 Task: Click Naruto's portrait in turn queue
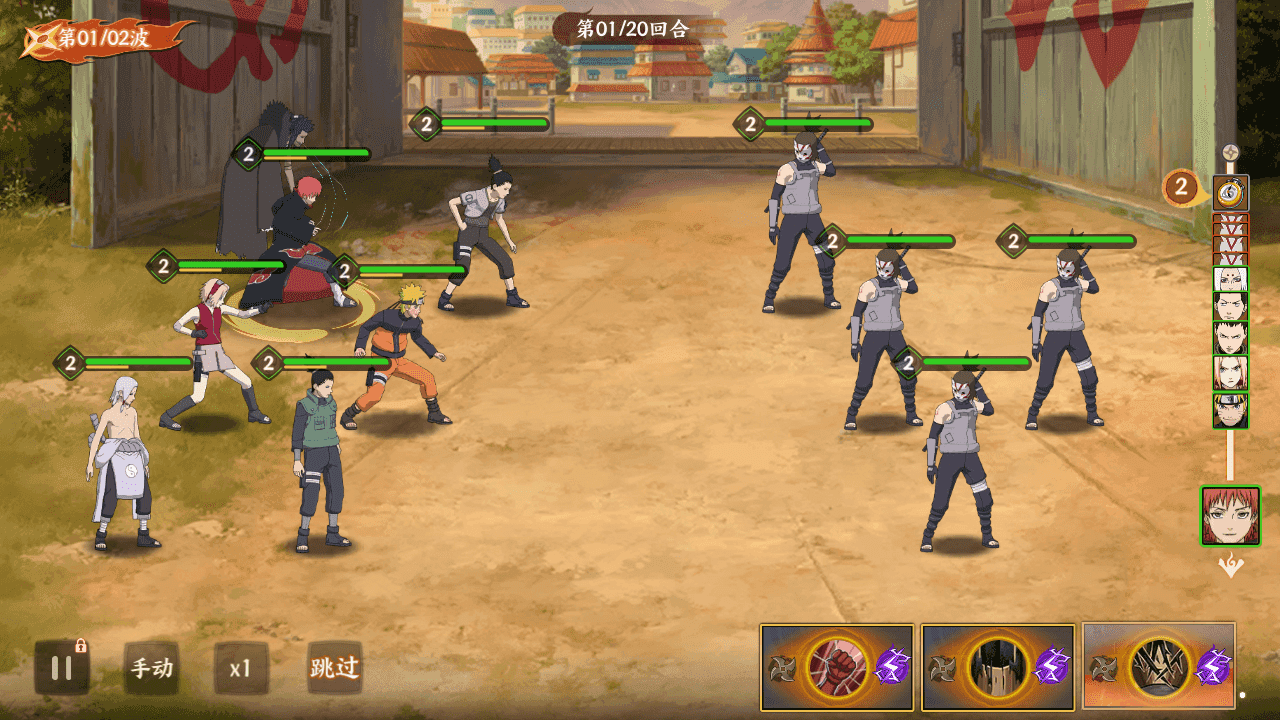pos(1230,410)
